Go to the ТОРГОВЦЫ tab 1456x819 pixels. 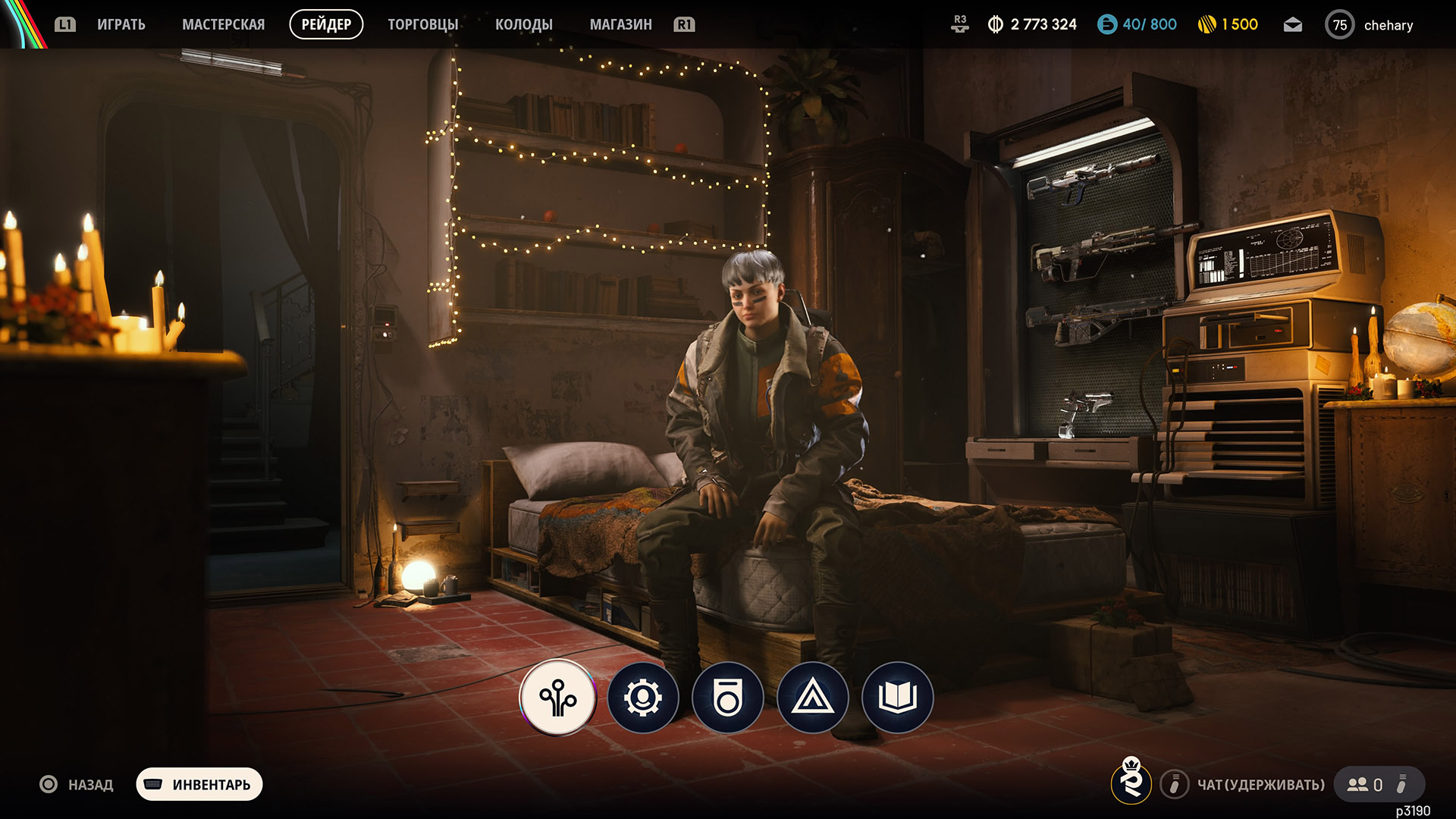pos(422,24)
